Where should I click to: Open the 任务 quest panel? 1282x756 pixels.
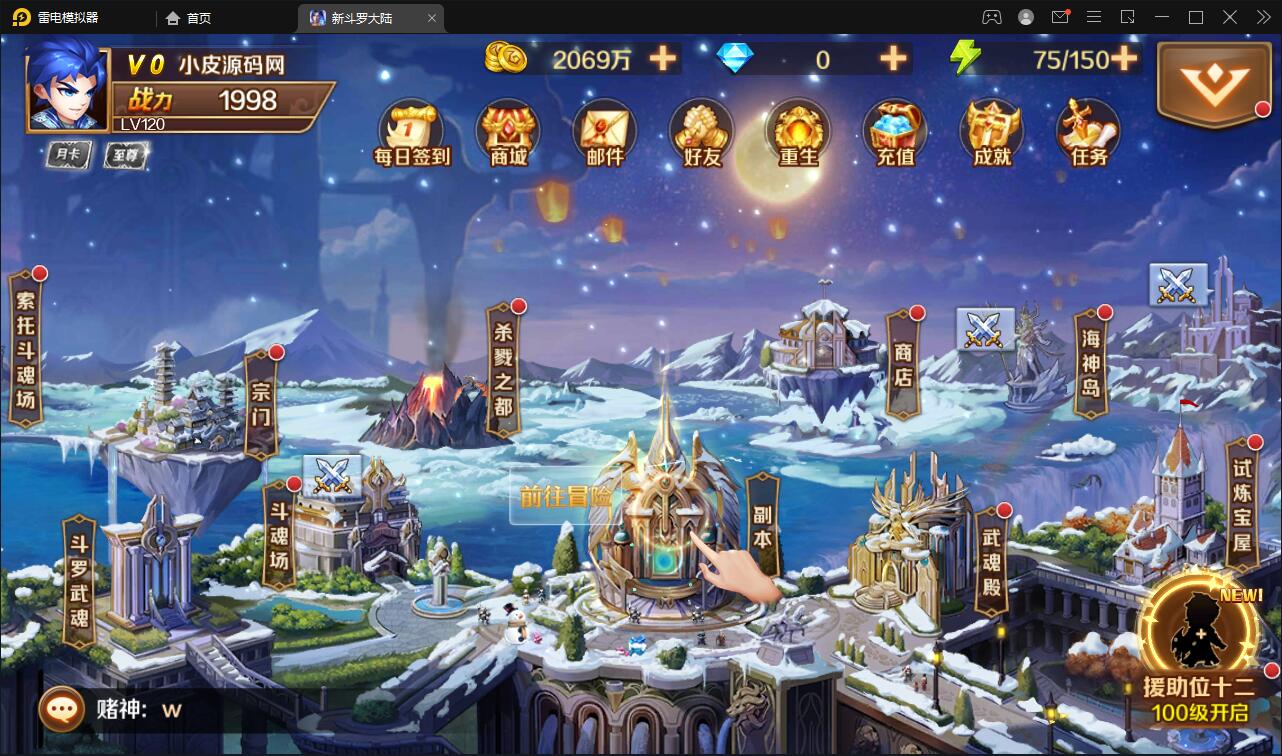point(1087,130)
